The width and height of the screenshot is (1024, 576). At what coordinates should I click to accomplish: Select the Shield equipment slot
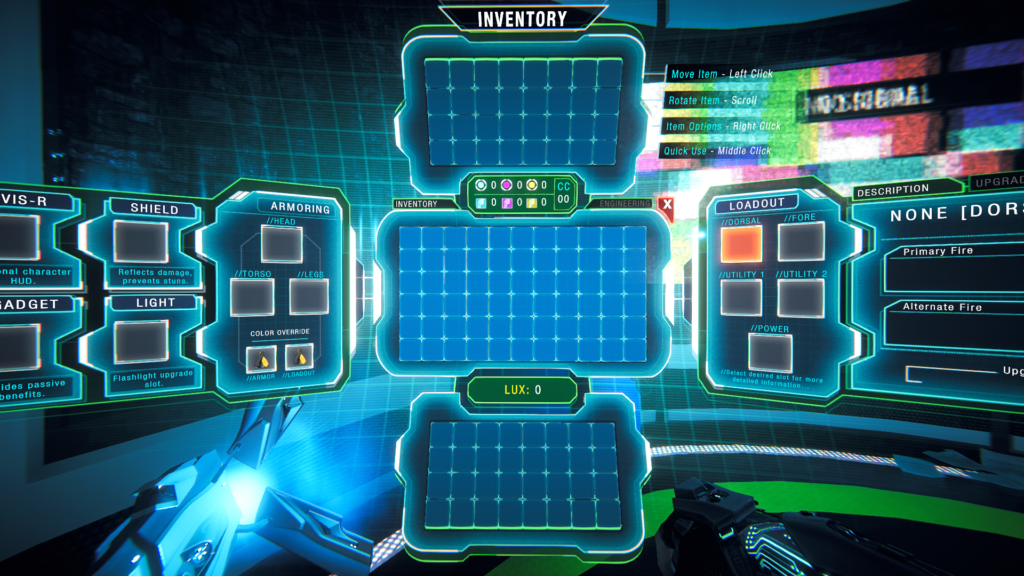point(140,242)
